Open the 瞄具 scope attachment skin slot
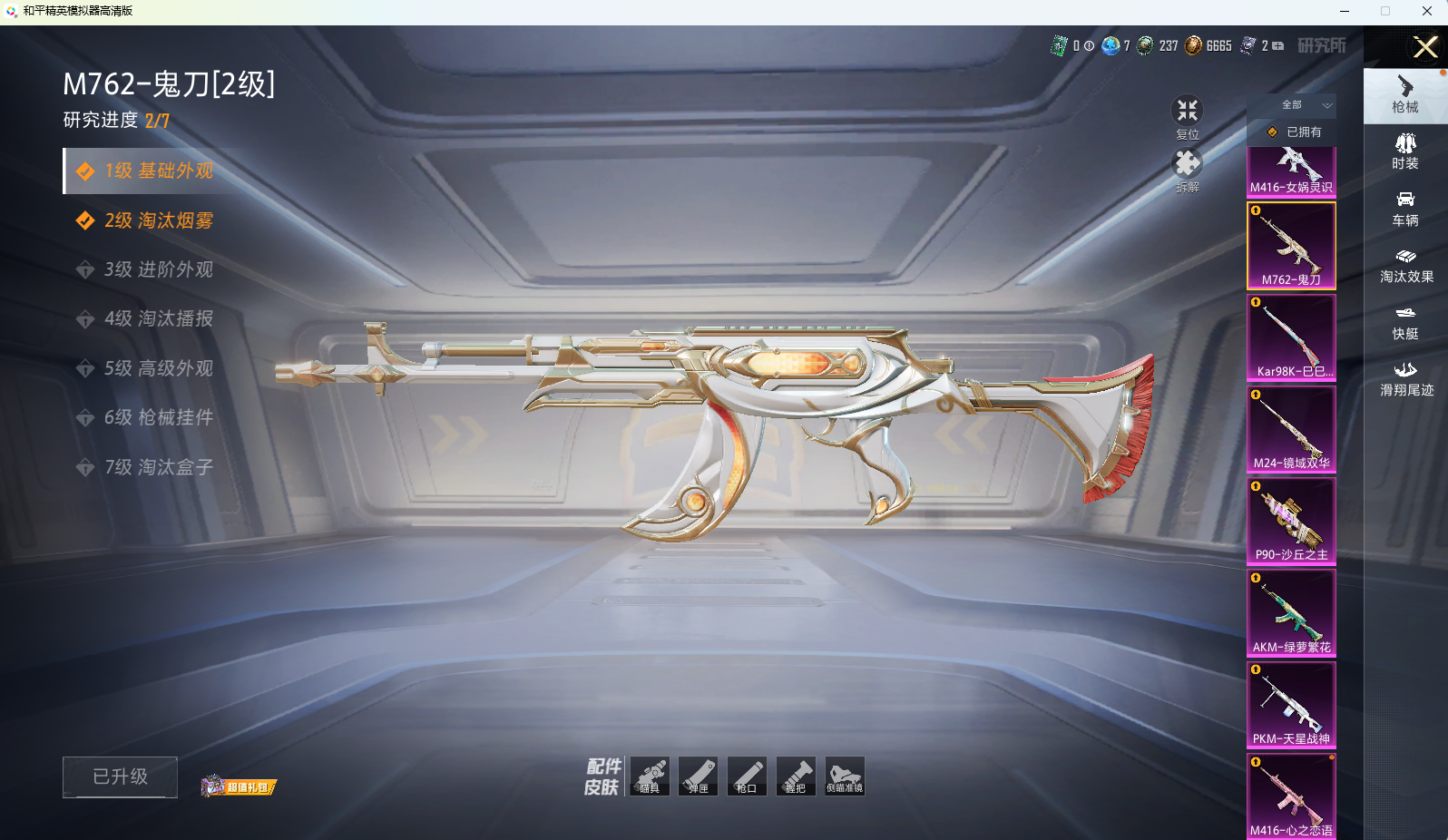 pyautogui.click(x=650, y=777)
